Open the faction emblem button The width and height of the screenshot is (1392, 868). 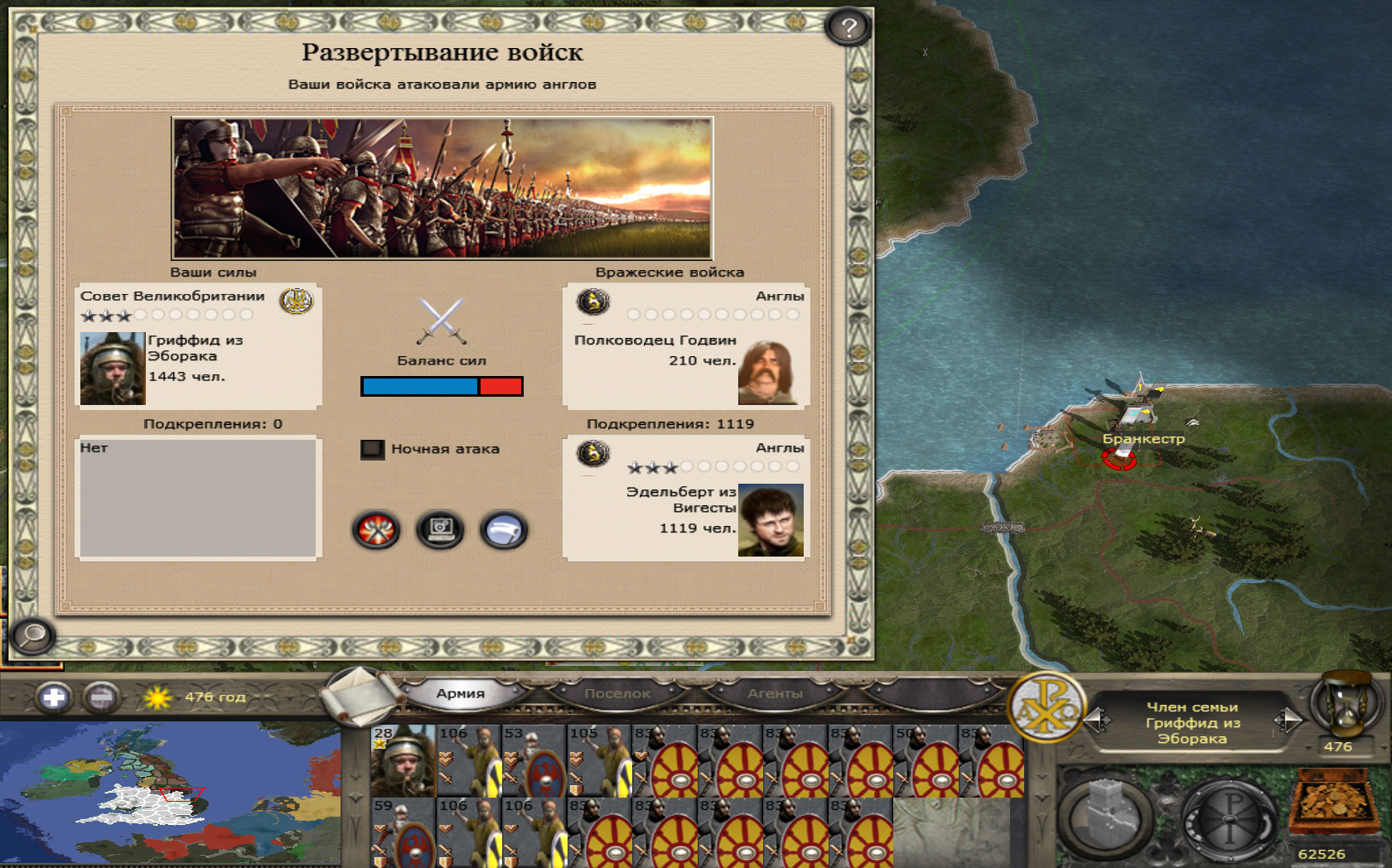click(1046, 706)
